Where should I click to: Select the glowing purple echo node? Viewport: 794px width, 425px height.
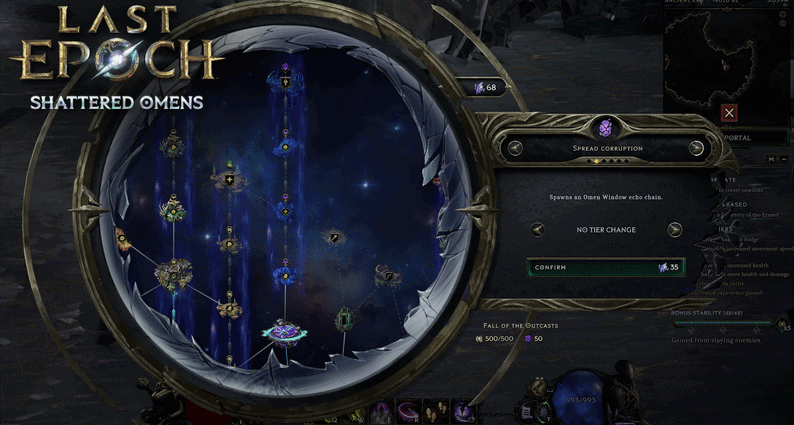pos(282,329)
